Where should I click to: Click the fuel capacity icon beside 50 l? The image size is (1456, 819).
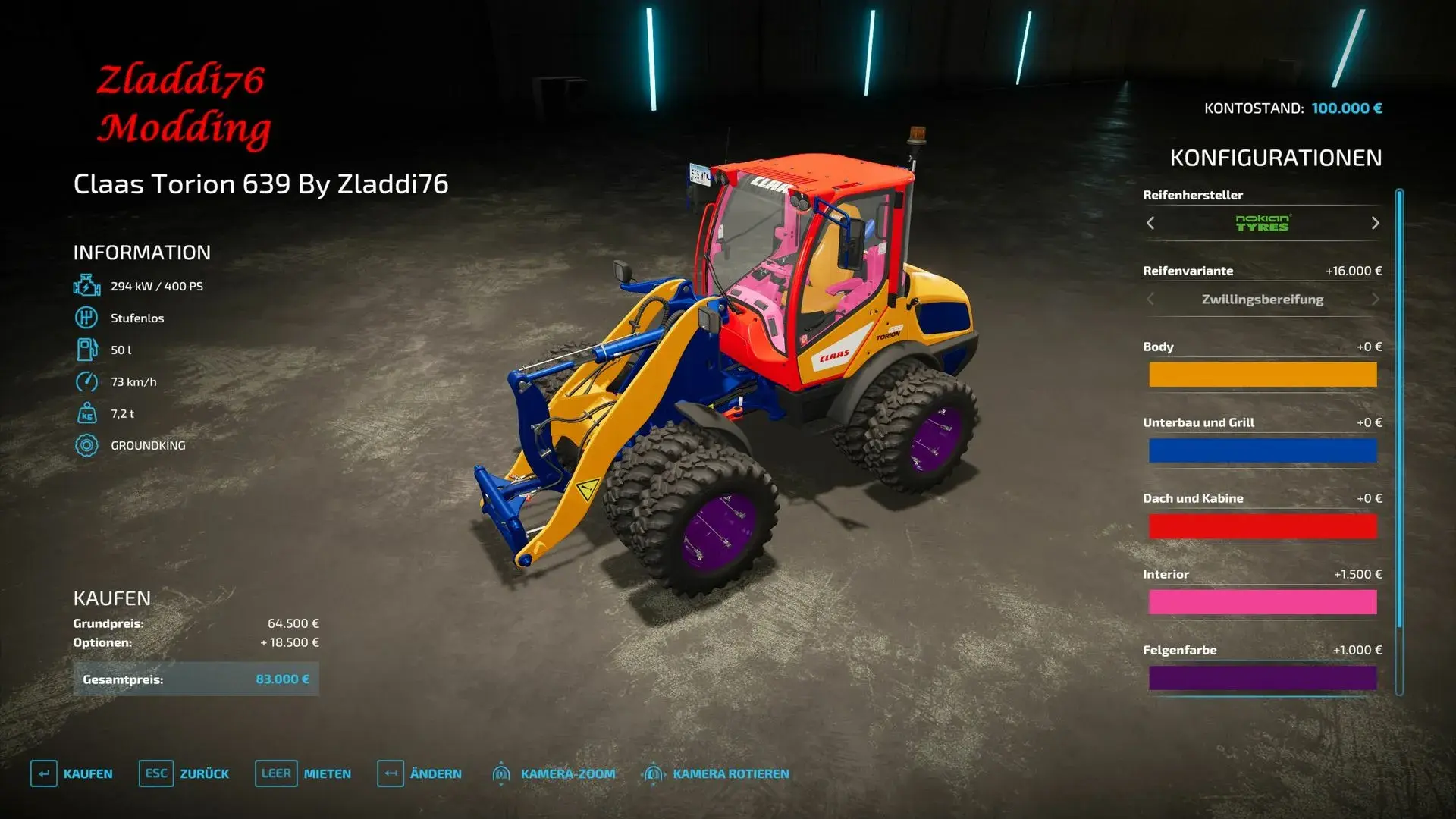(86, 350)
